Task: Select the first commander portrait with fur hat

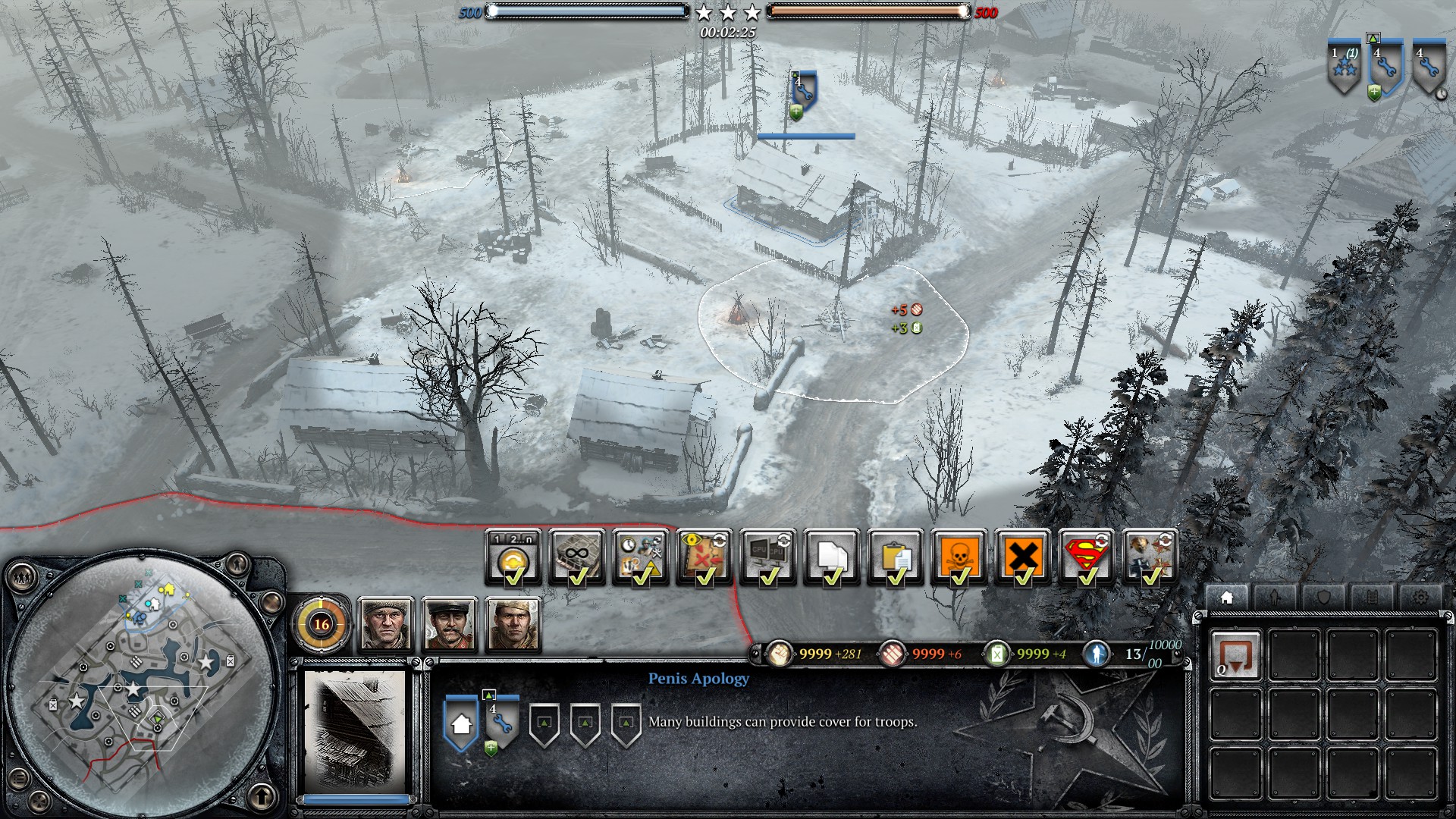Action: pos(385,624)
